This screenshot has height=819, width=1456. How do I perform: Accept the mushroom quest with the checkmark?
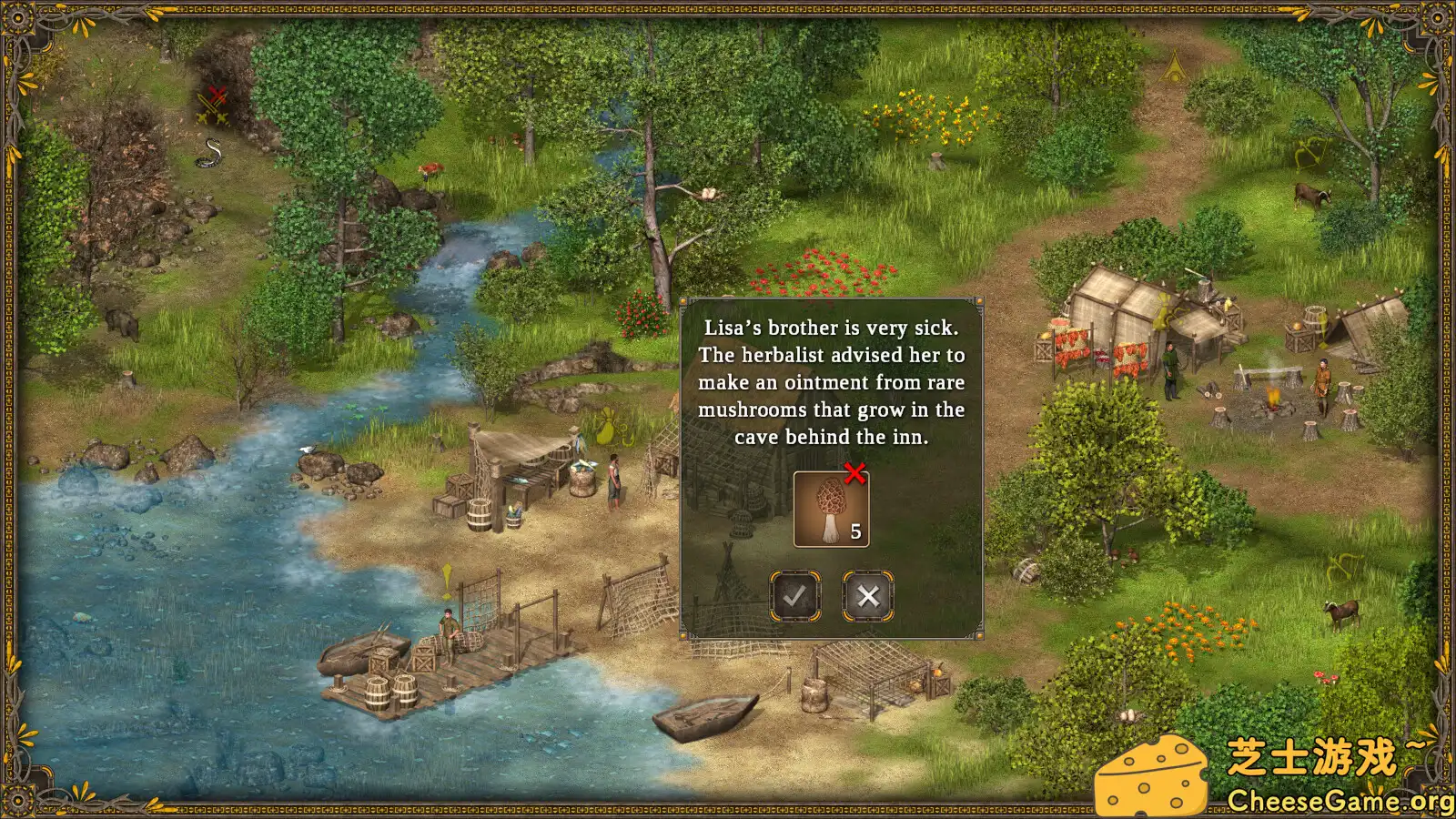click(795, 597)
